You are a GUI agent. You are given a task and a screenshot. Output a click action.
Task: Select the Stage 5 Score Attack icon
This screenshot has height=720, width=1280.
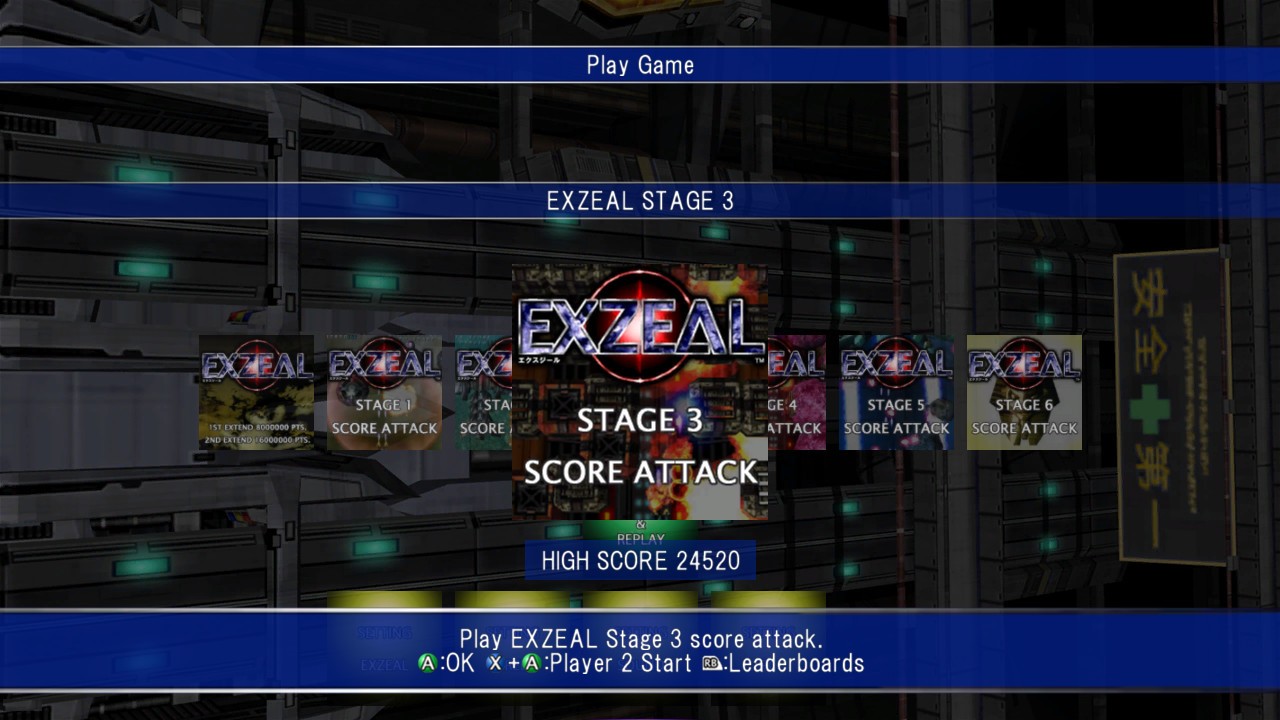(x=895, y=392)
